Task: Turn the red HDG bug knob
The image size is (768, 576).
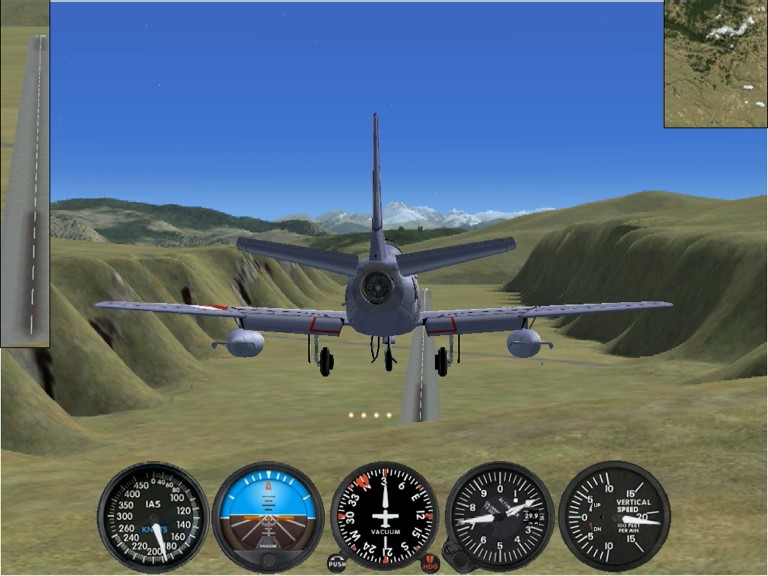Action: [431, 564]
